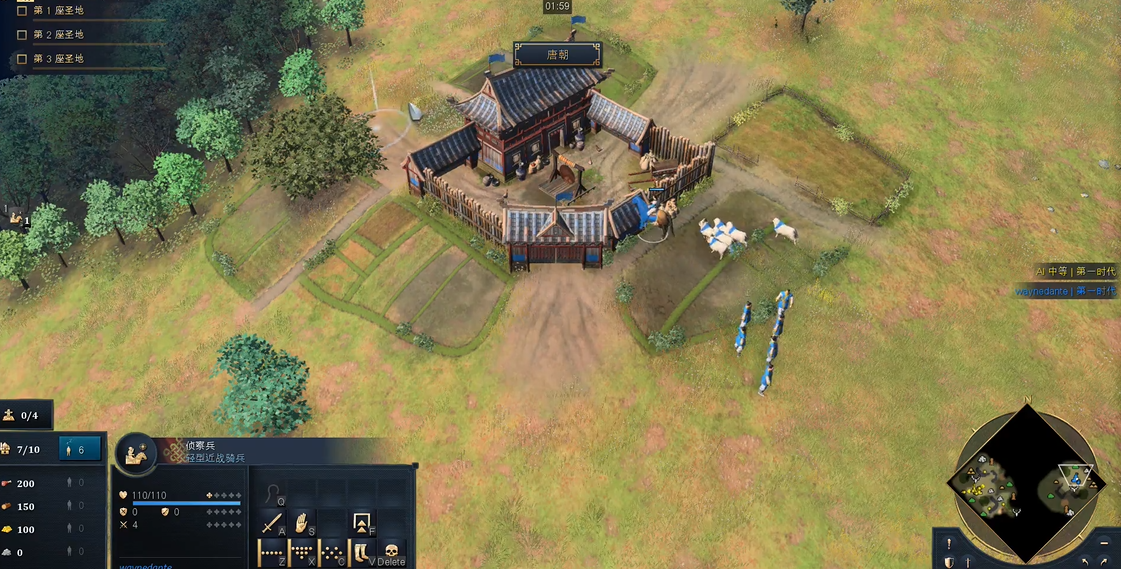This screenshot has height=569, width=1121.
Task: Click the waynedante player entry
Action: pos(1064,291)
